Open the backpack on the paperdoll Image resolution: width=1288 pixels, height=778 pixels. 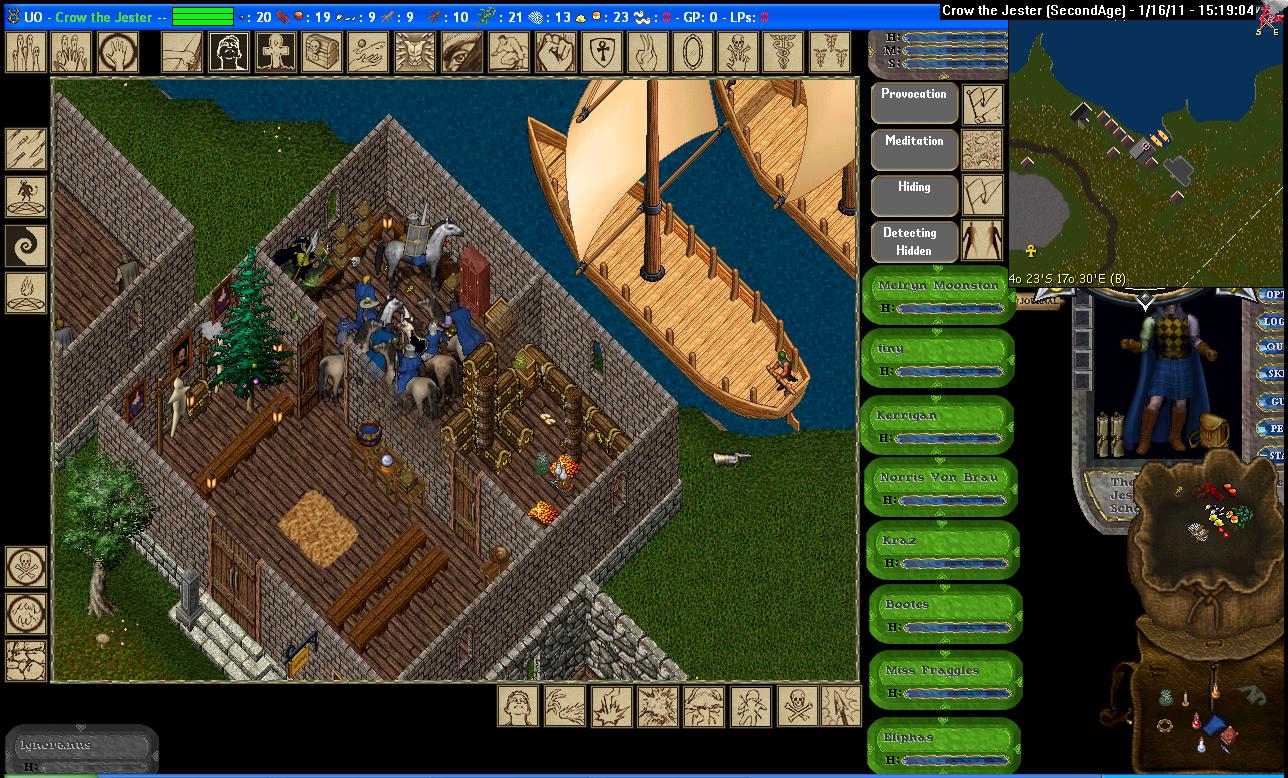pyautogui.click(x=1213, y=432)
